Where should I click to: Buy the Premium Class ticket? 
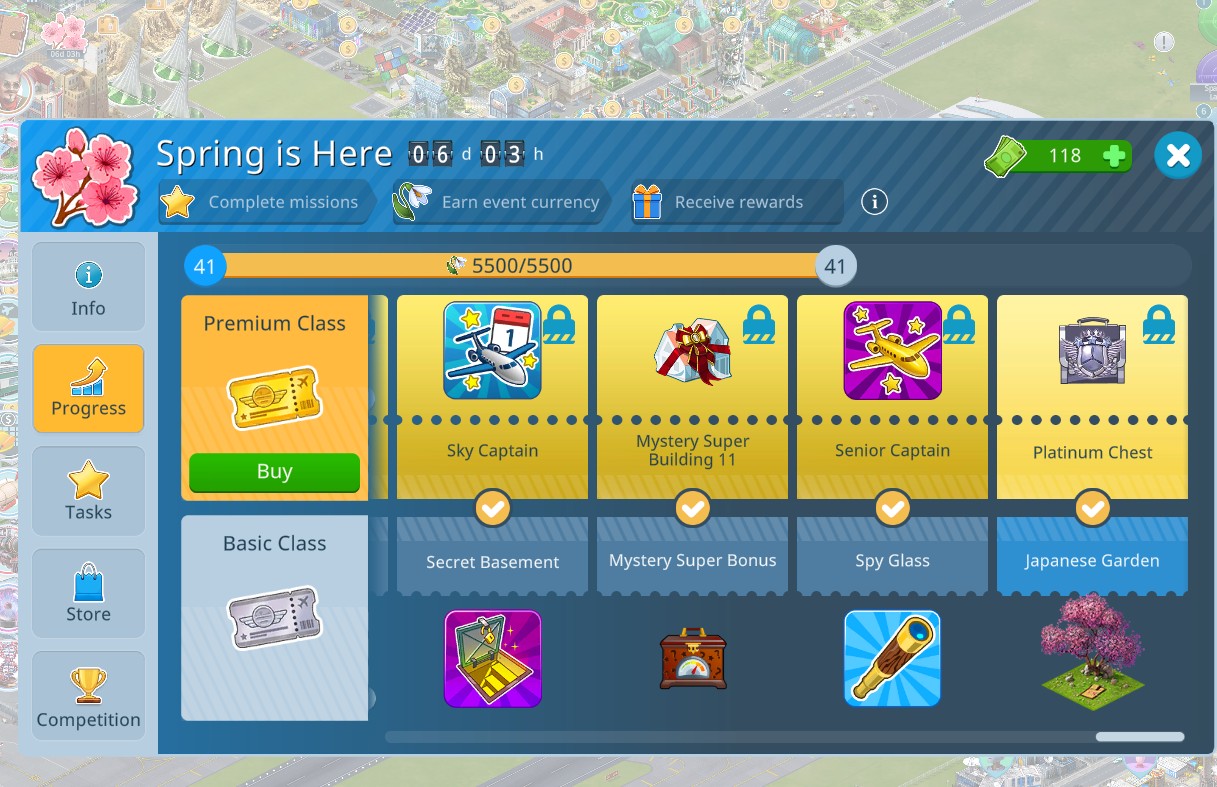tap(274, 472)
